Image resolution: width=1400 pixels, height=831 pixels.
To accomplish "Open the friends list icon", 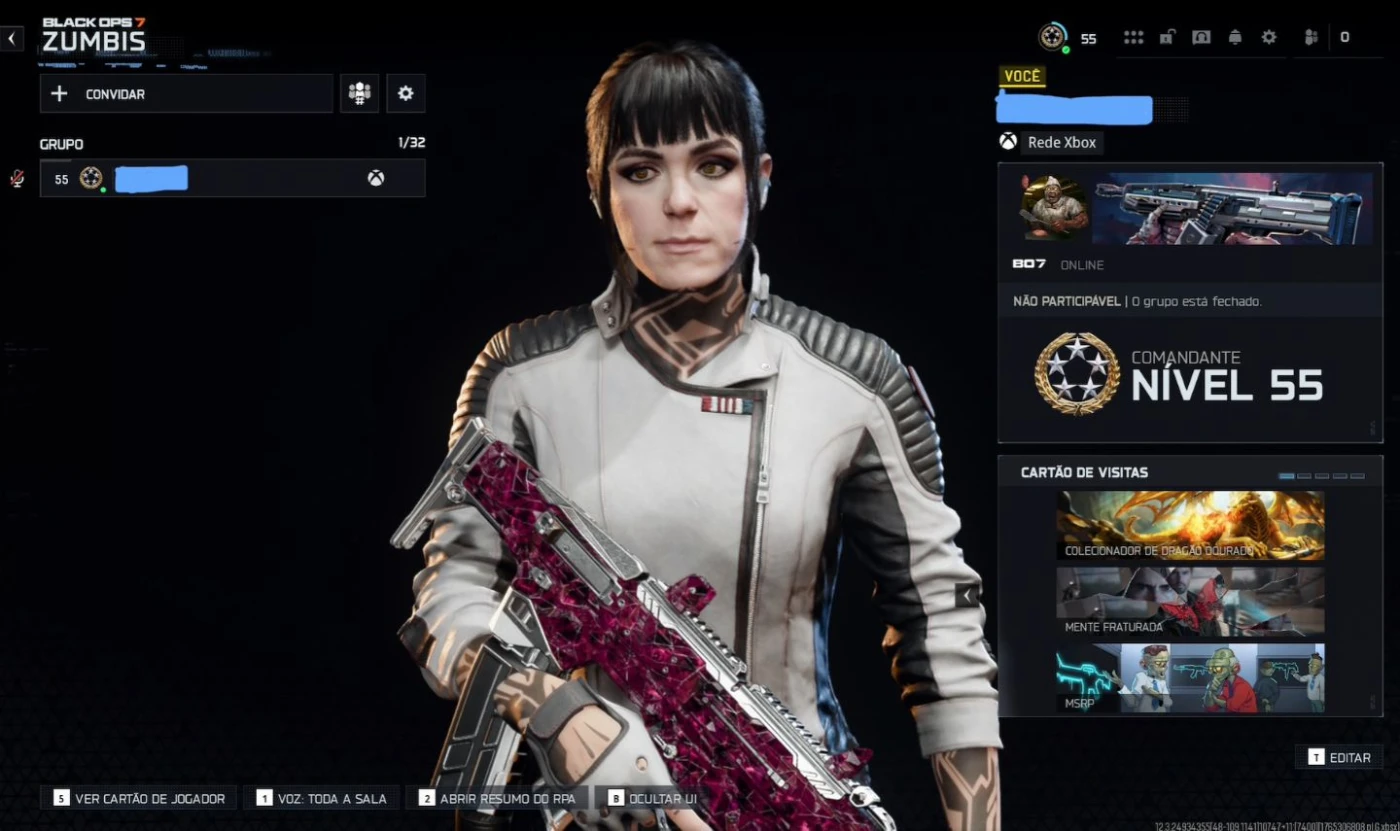I will (x=1311, y=38).
